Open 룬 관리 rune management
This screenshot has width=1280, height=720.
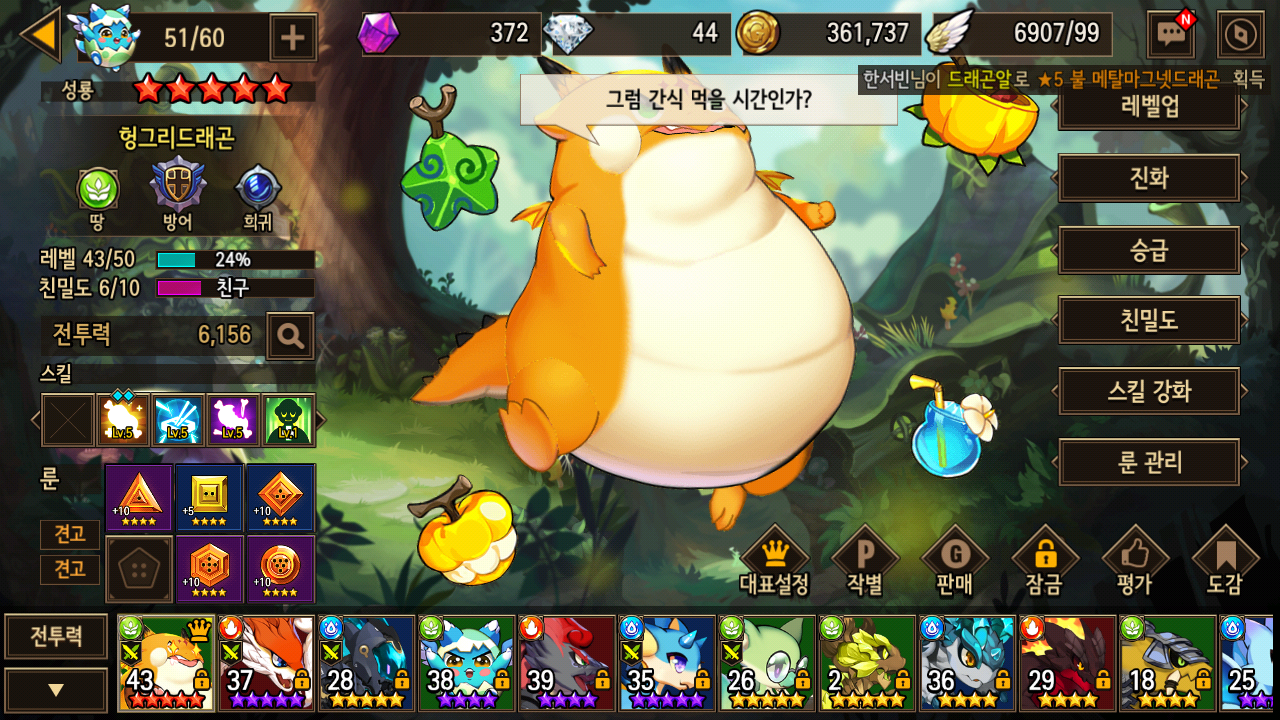tap(1149, 462)
